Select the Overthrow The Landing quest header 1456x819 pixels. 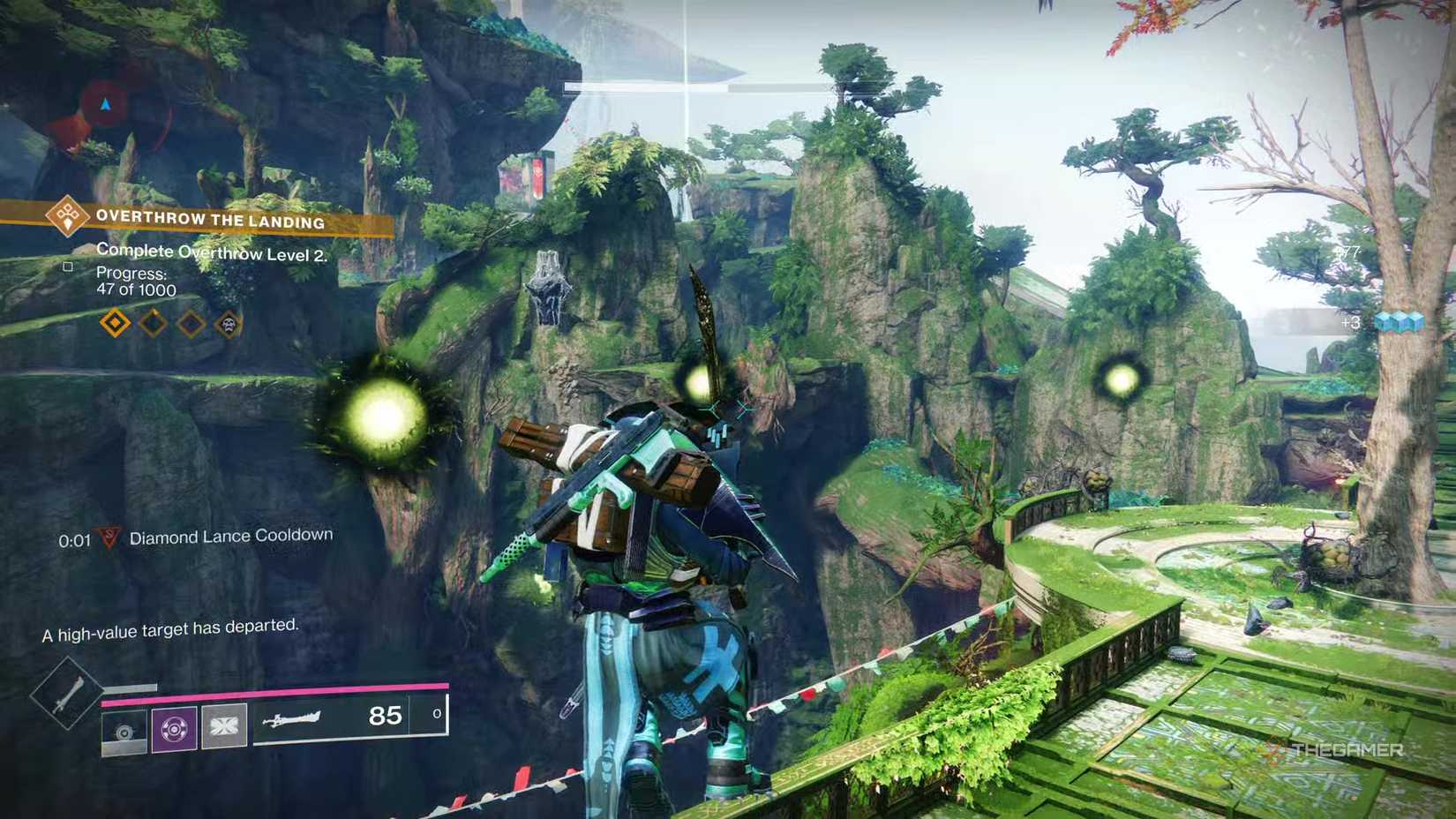click(212, 221)
